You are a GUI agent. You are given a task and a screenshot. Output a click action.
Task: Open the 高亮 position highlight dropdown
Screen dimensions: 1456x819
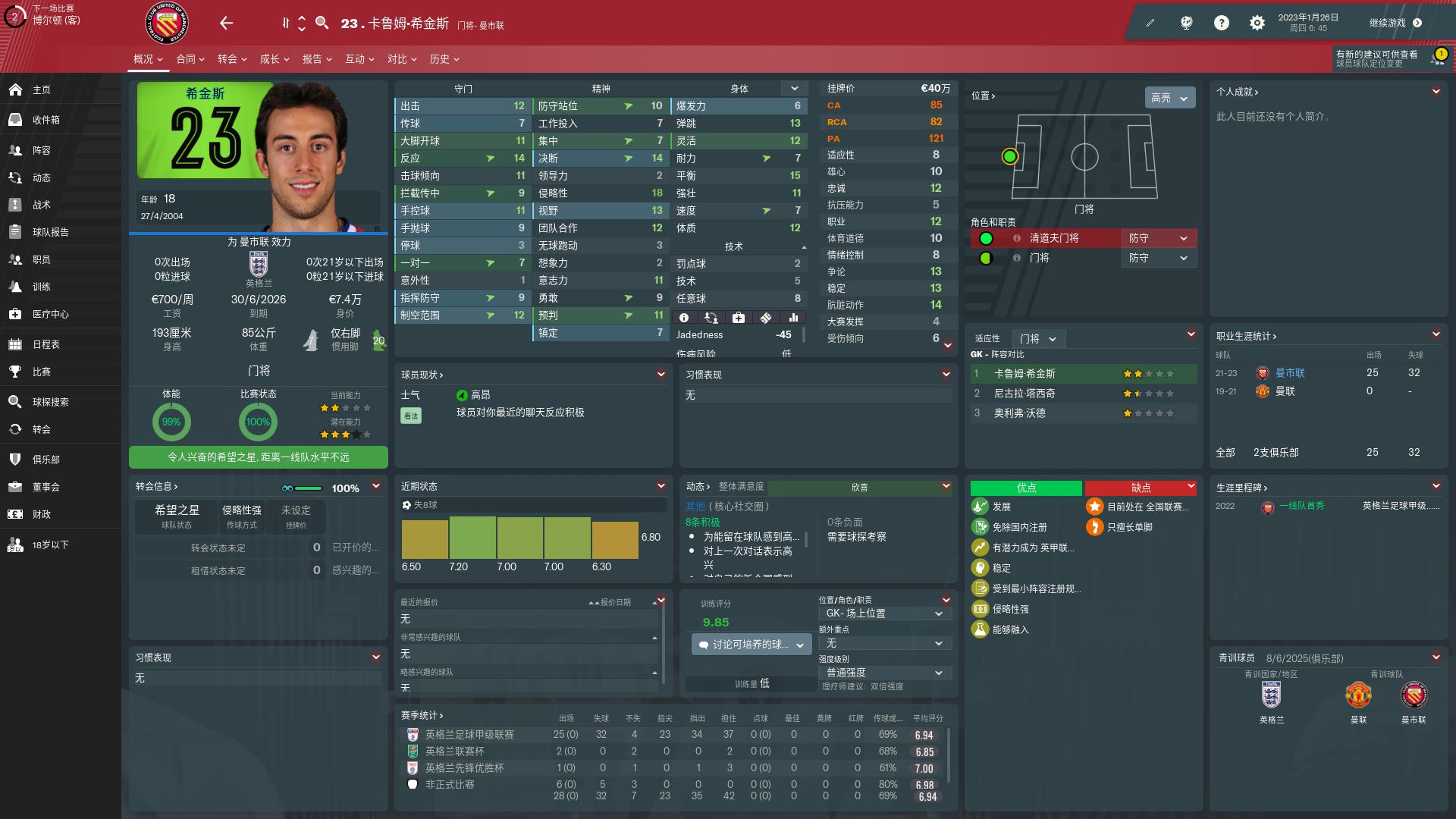[1169, 98]
